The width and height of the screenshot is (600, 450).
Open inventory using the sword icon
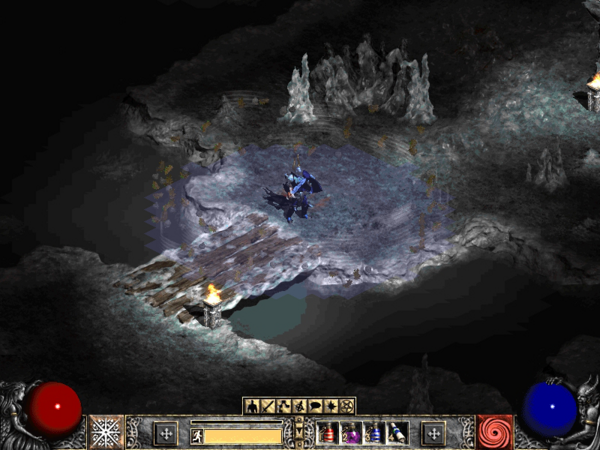point(267,406)
